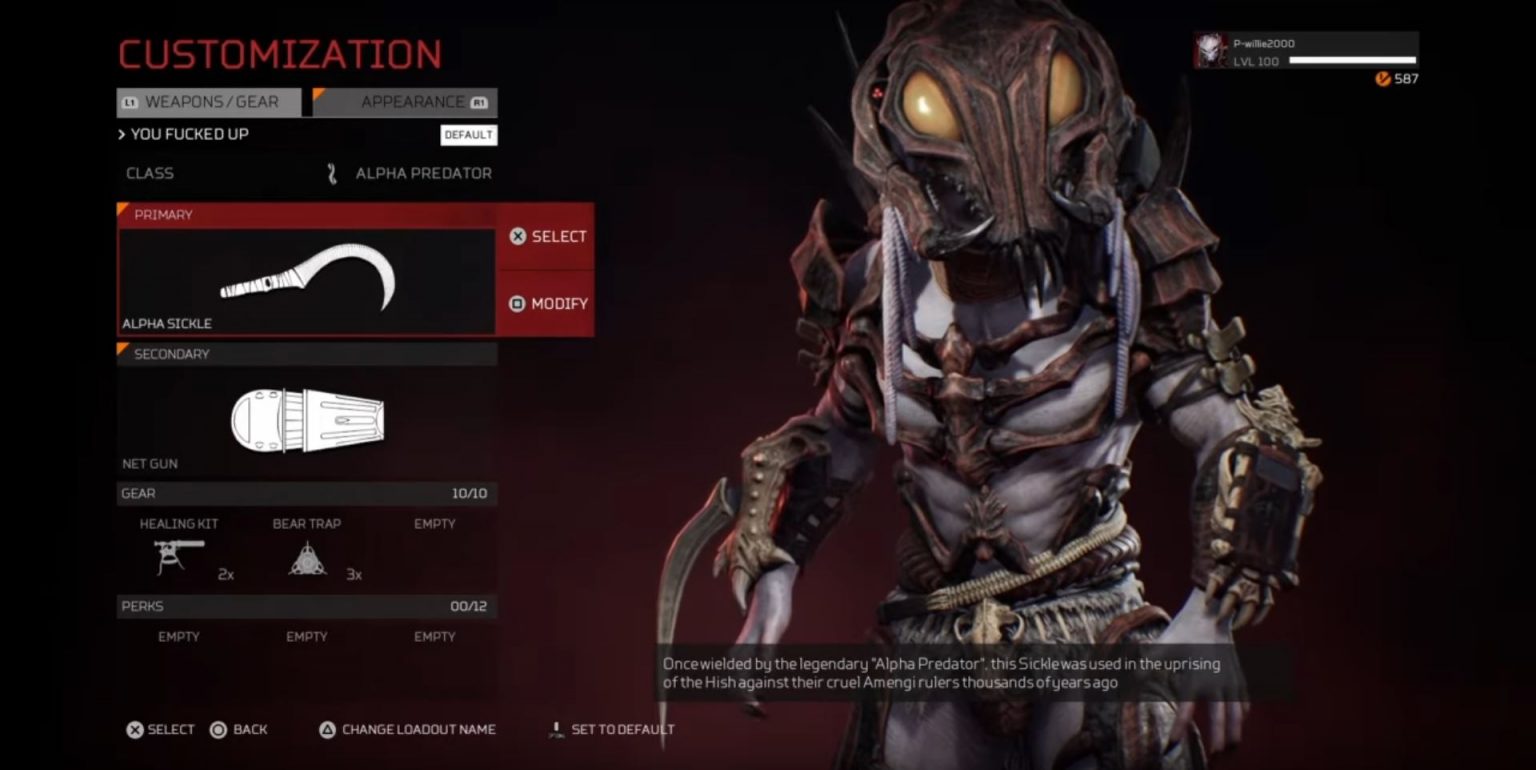This screenshot has width=1536, height=770.
Task: Switch to the Weapons/Gear tab
Action: [x=209, y=102]
